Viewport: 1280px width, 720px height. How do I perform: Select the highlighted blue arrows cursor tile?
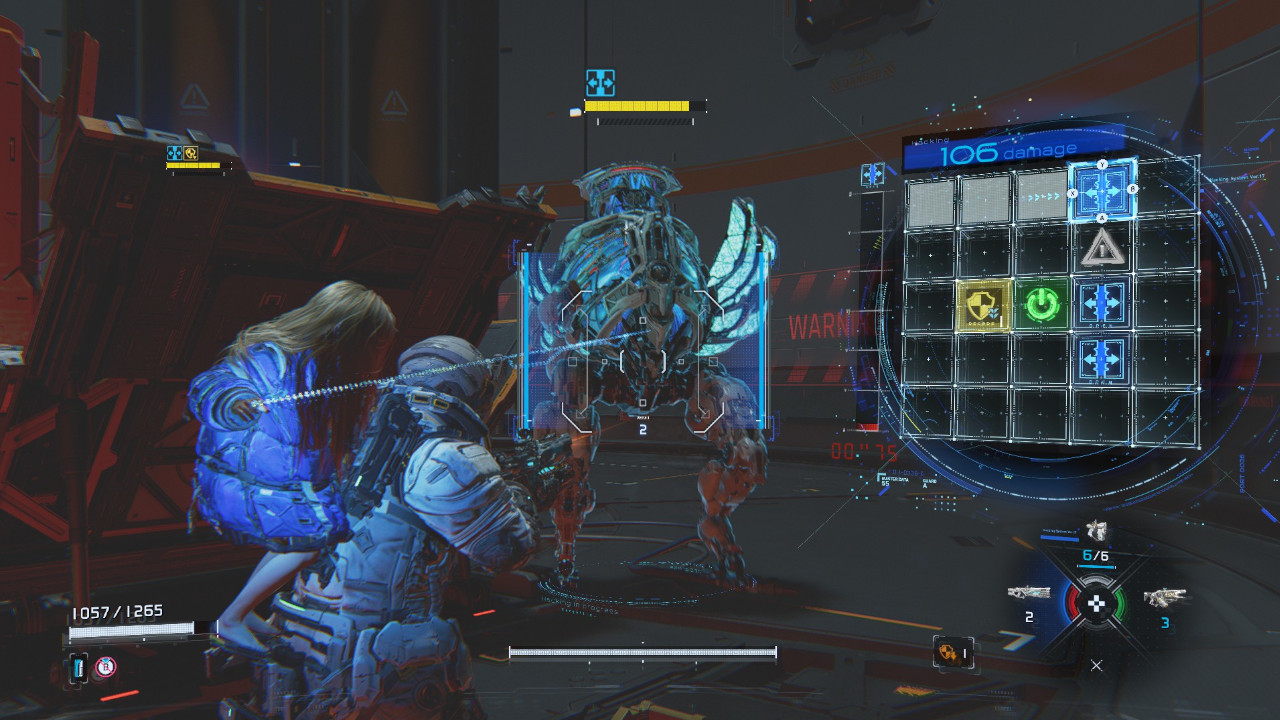(1102, 189)
